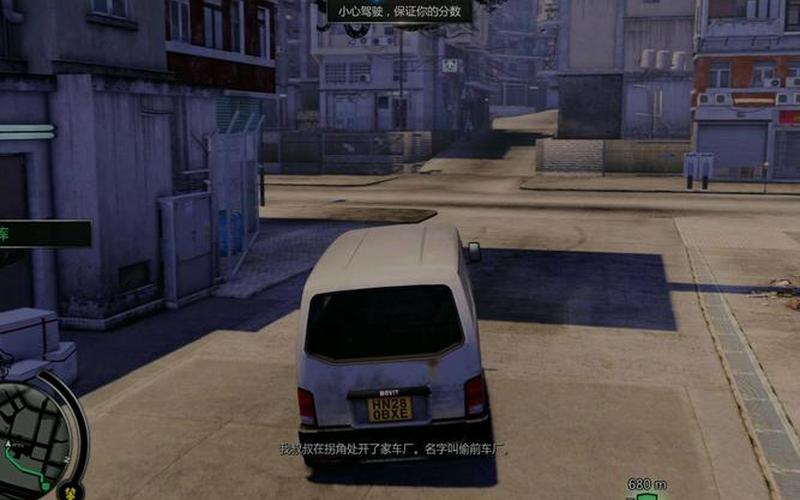Click the yellow emblem icon below the minimap
This screenshot has height=500, width=800.
pos(71,492)
